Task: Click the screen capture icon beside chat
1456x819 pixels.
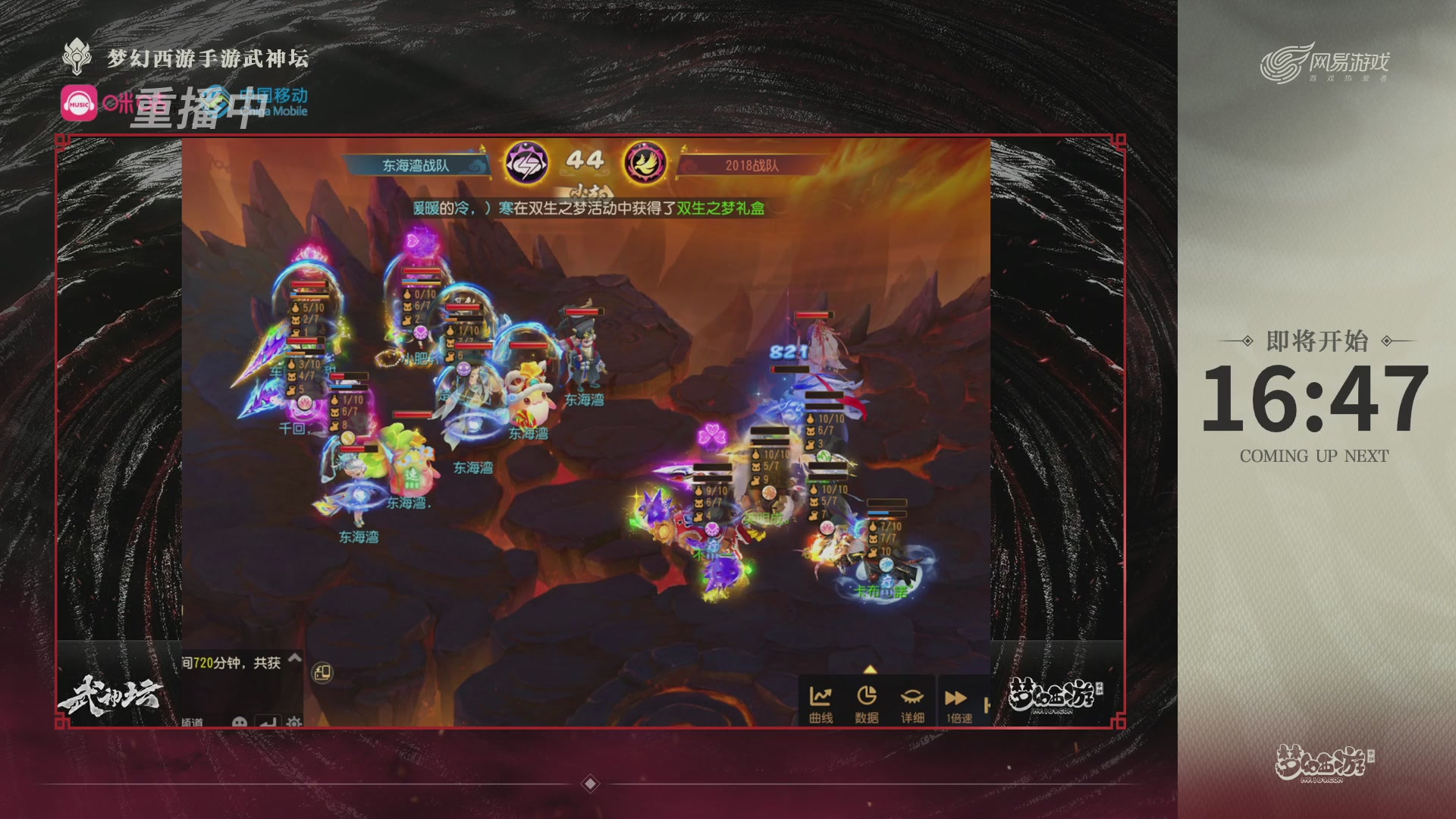Action: [322, 674]
